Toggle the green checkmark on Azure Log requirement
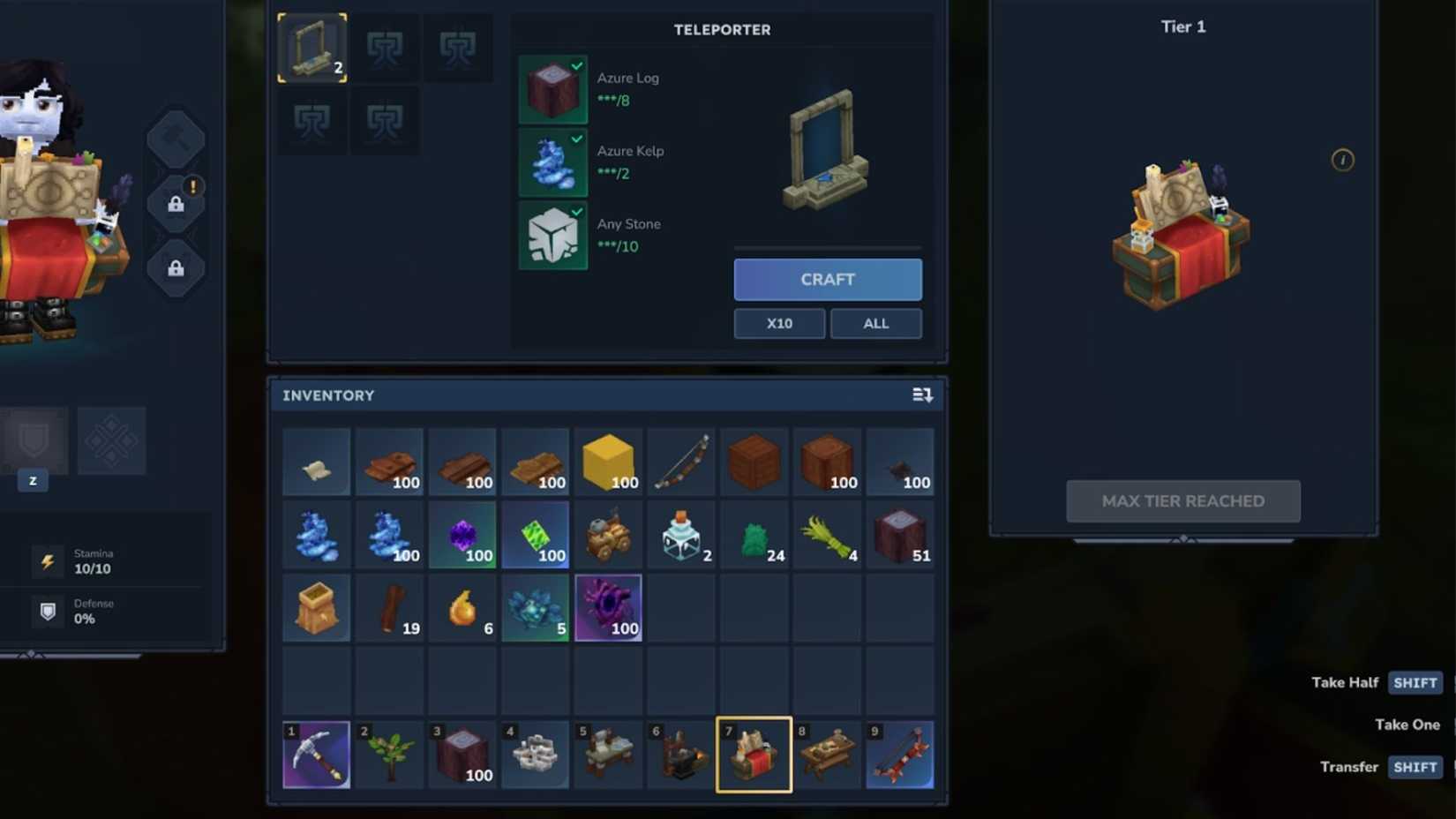Screen dimensions: 1456x819 point(578,64)
